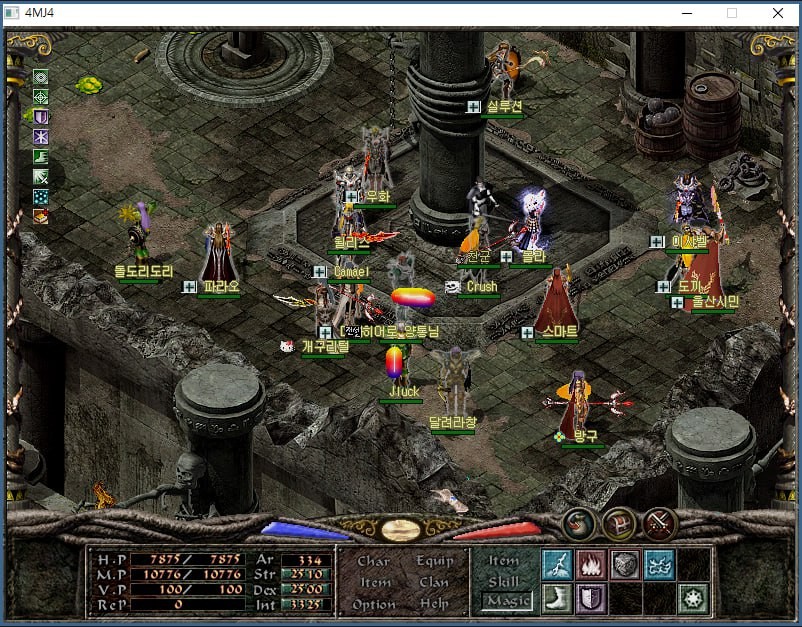Switch to the Skill quickbar tab
Image resolution: width=802 pixels, height=627 pixels.
(504, 581)
